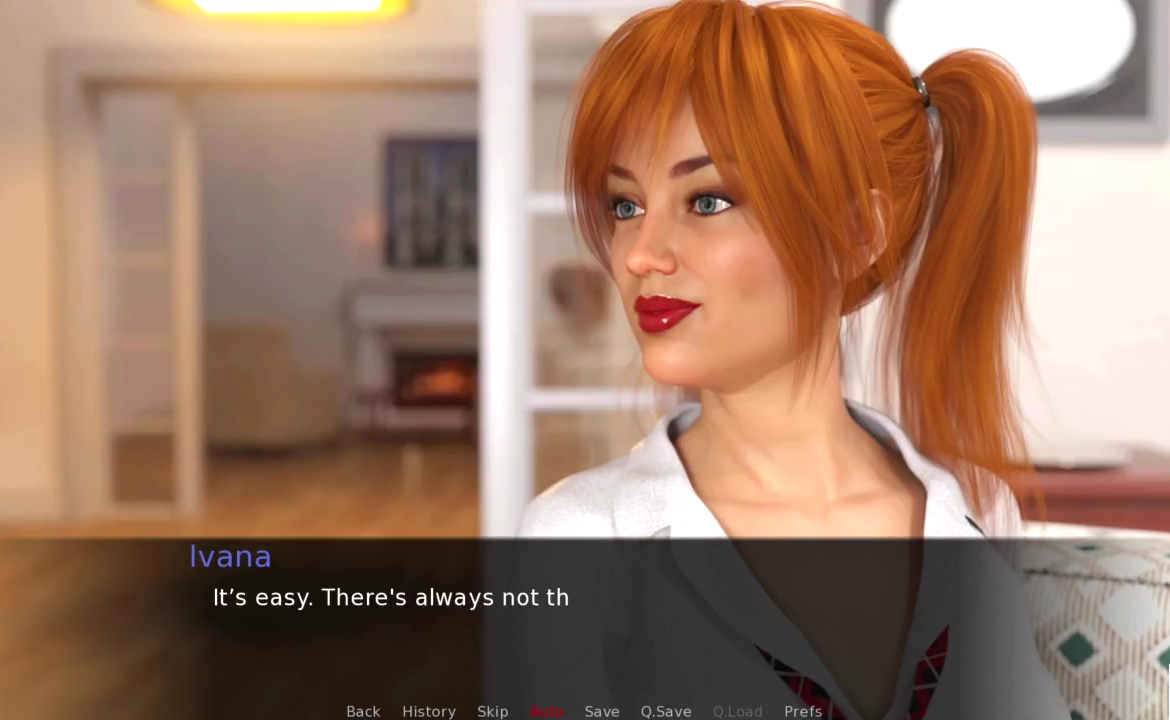Open the History log
The image size is (1170, 720).
pyautogui.click(x=429, y=711)
